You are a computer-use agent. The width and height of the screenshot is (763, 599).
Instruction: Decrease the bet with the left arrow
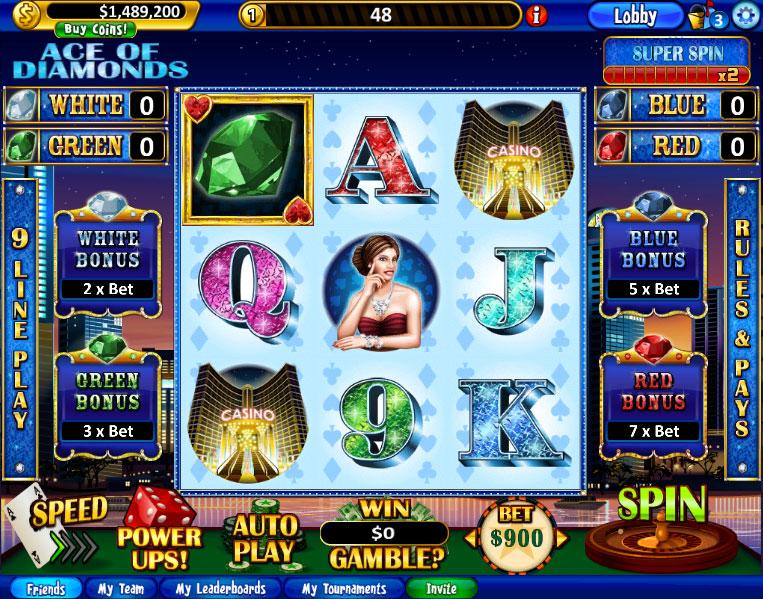click(x=470, y=538)
